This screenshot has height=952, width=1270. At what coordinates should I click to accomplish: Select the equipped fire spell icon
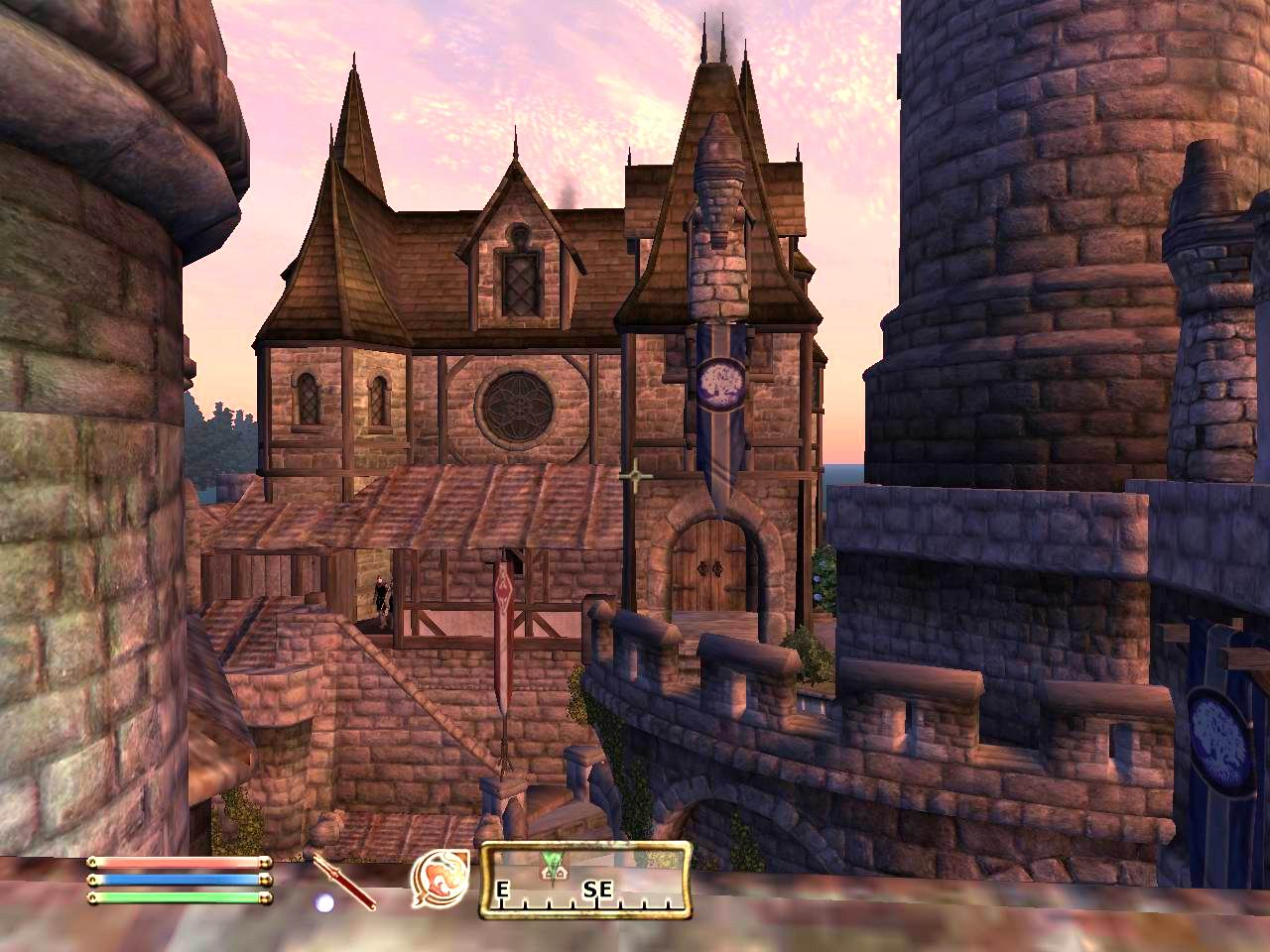[x=442, y=878]
